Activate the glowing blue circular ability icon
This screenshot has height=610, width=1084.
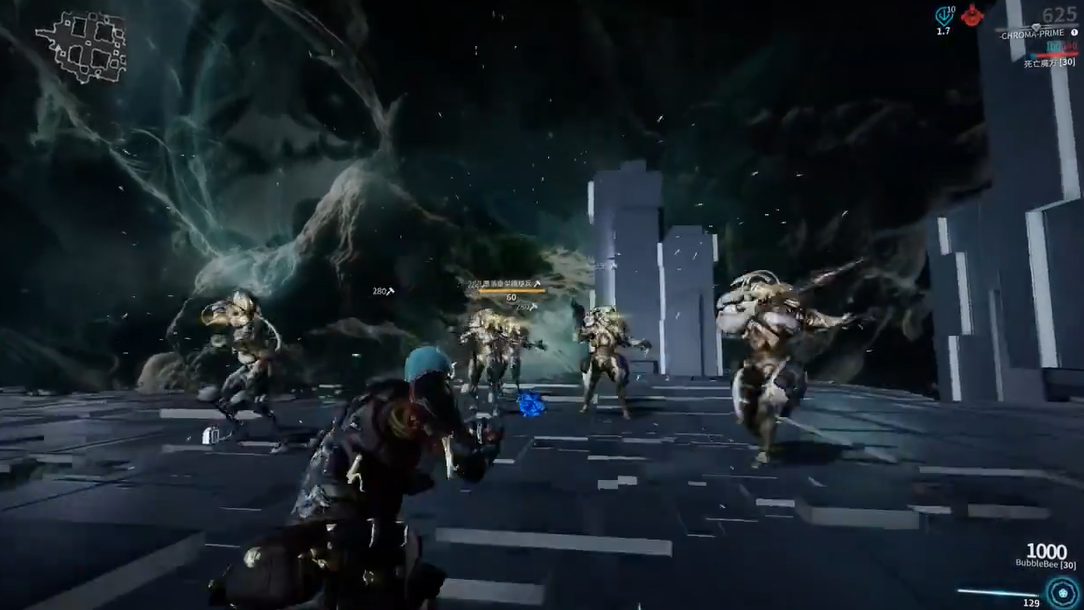(1062, 590)
